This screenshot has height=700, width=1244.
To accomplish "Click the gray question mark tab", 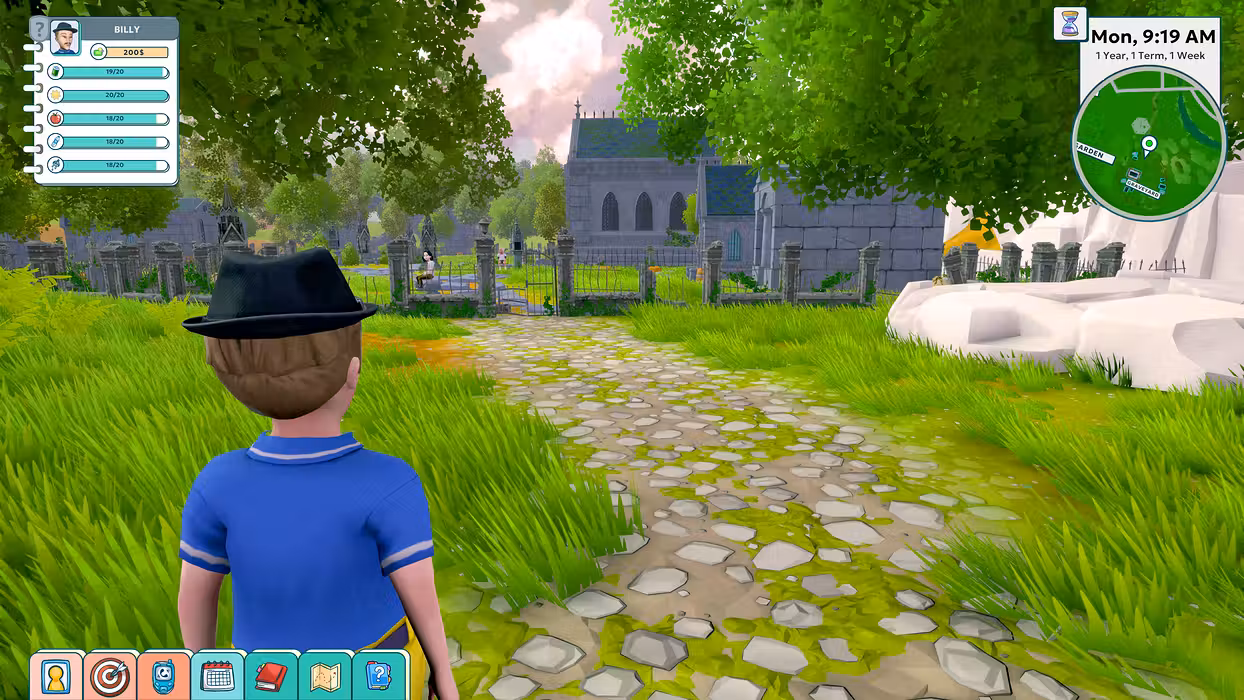I will 39,28.
